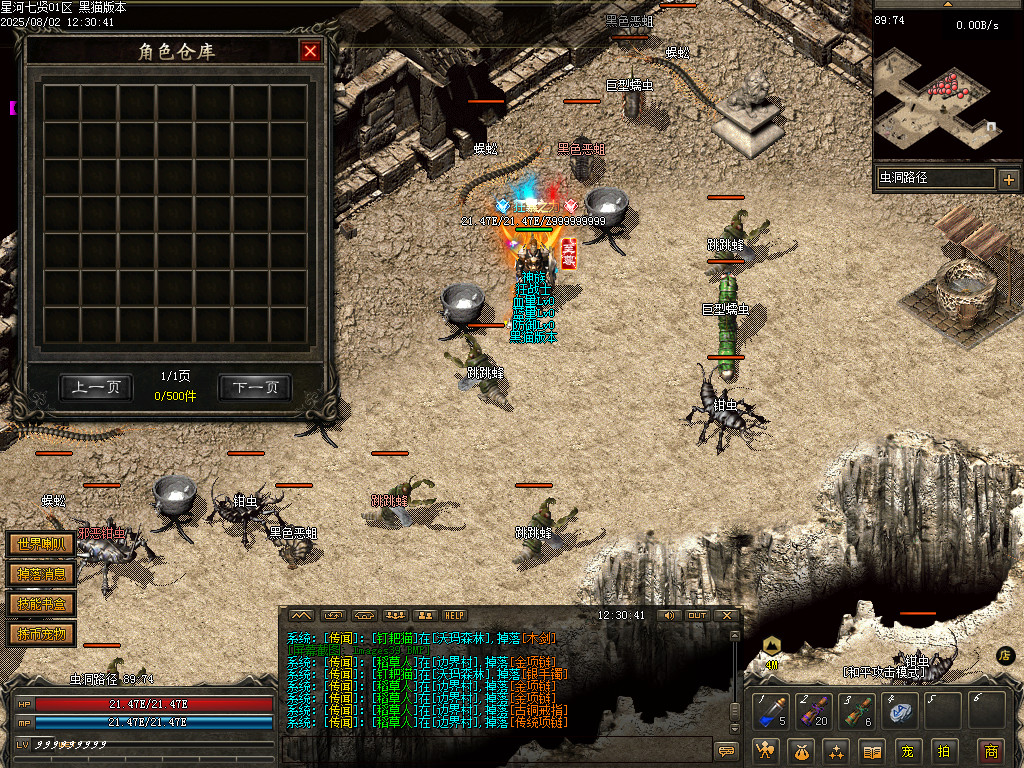
Task: Open the 宠 pet menu button
Action: click(x=908, y=751)
